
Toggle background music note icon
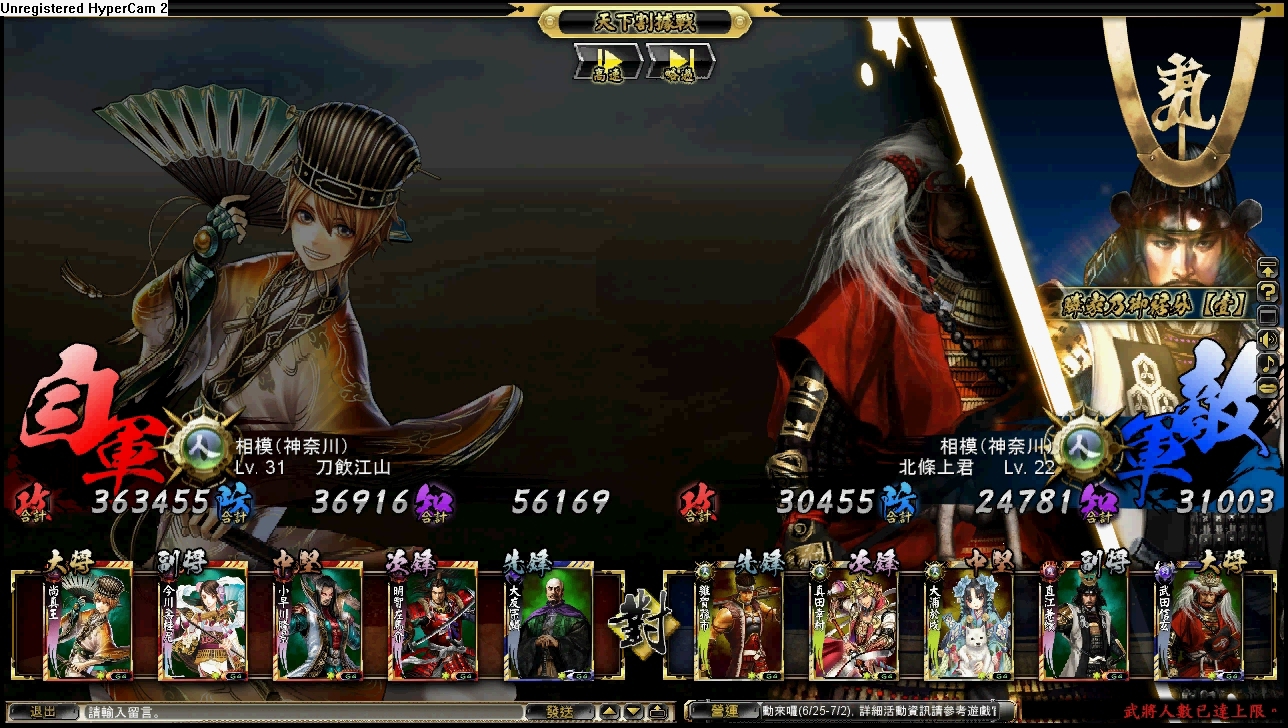click(x=1267, y=362)
